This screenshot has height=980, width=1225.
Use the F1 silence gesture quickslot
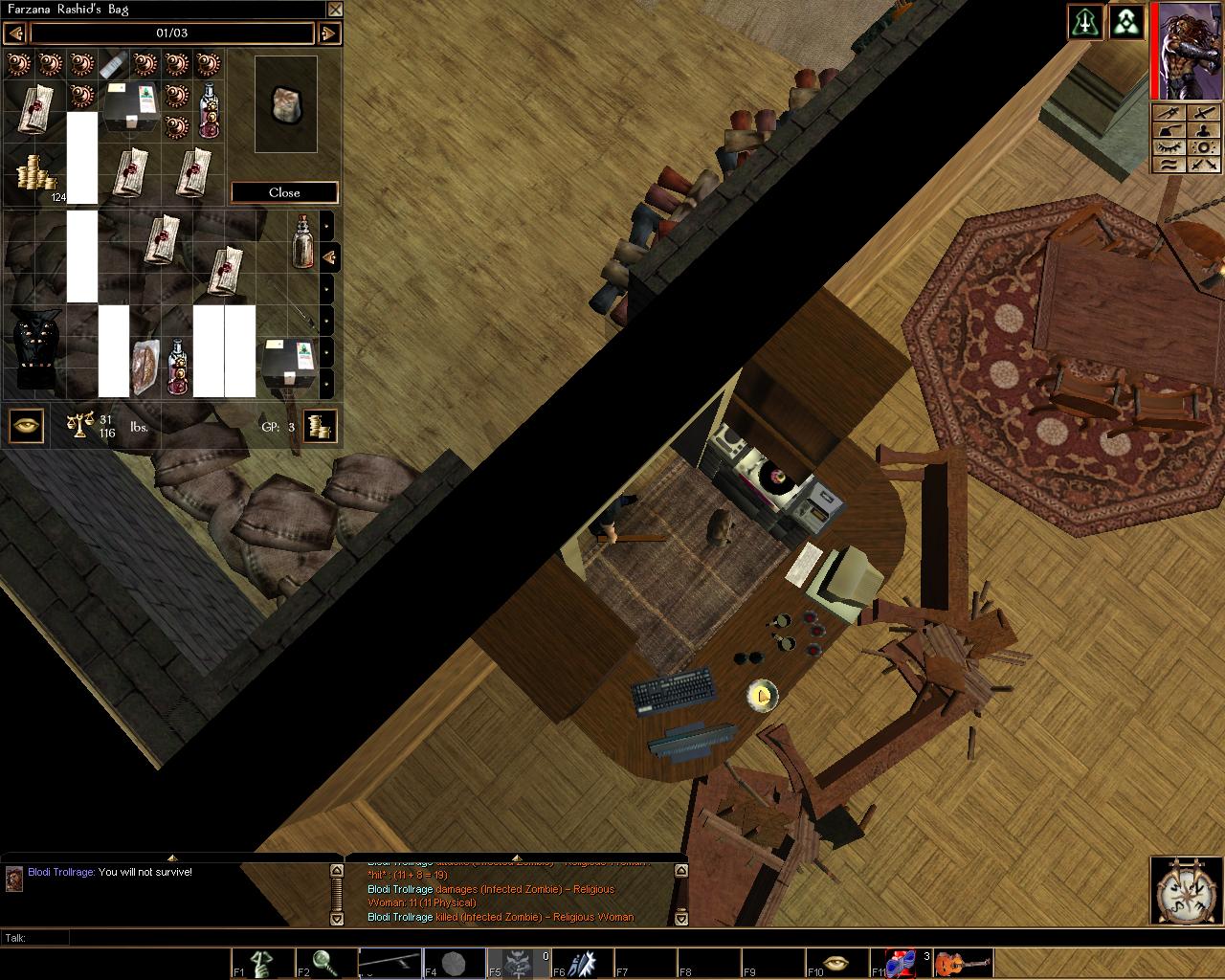tap(262, 963)
